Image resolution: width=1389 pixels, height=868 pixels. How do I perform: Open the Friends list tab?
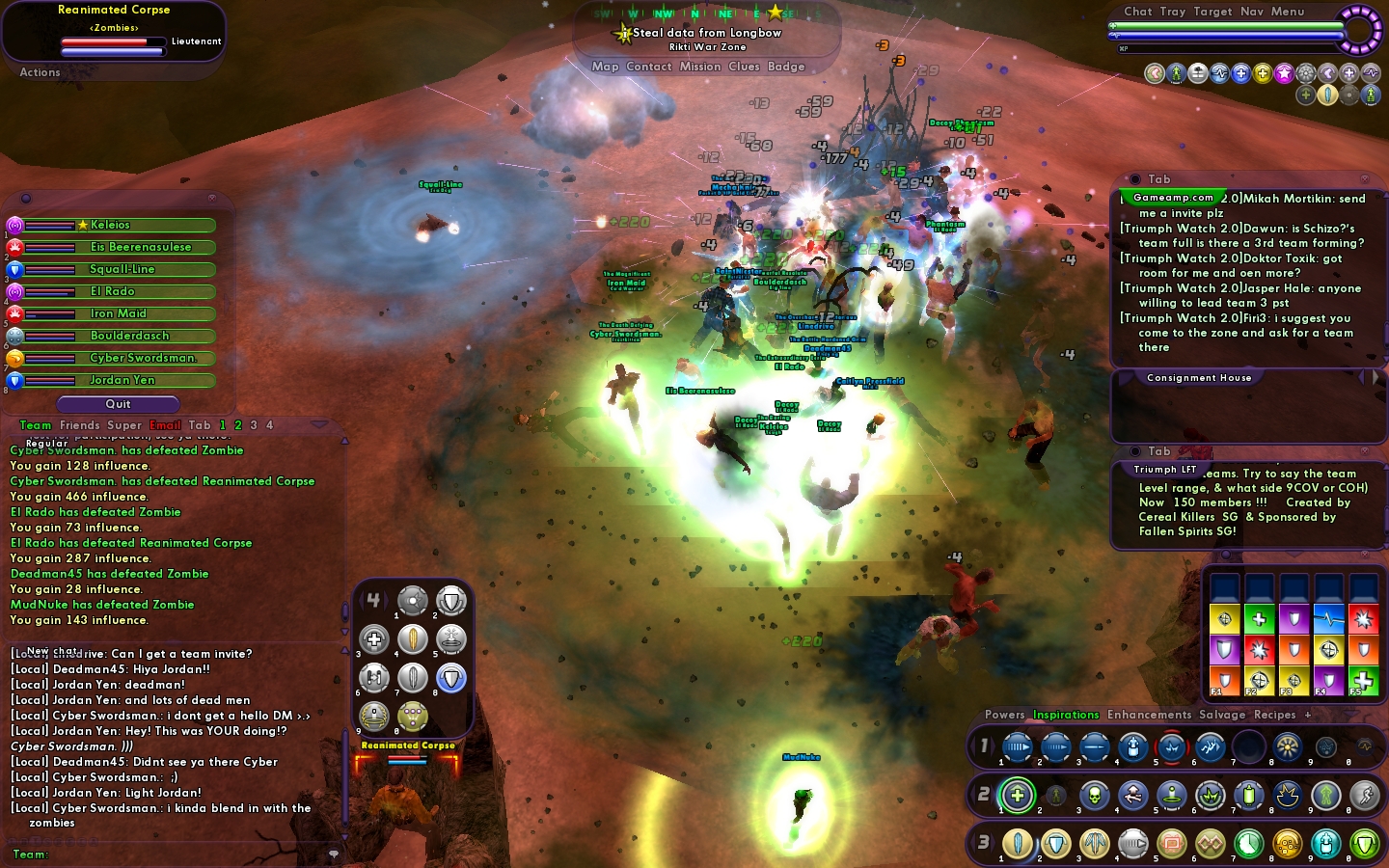pyautogui.click(x=79, y=425)
